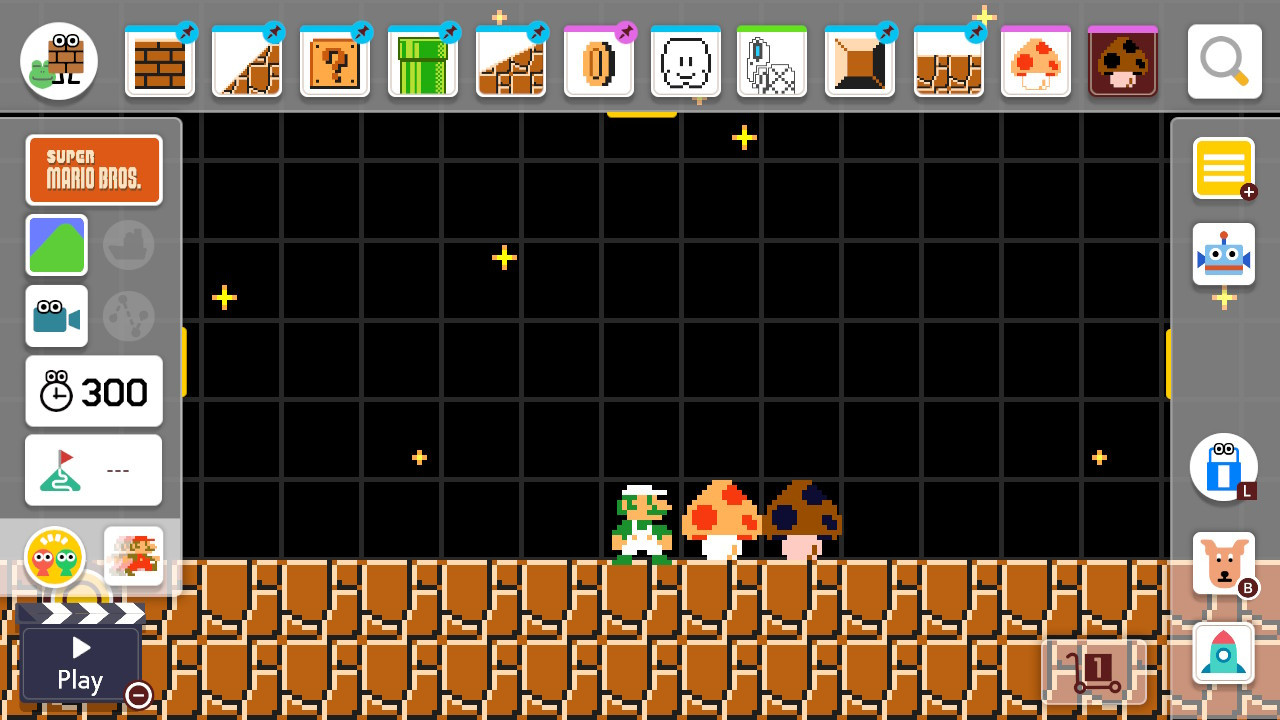Screen dimensions: 1280x720
Task: Select the Super Mushroom part
Action: click(1035, 62)
